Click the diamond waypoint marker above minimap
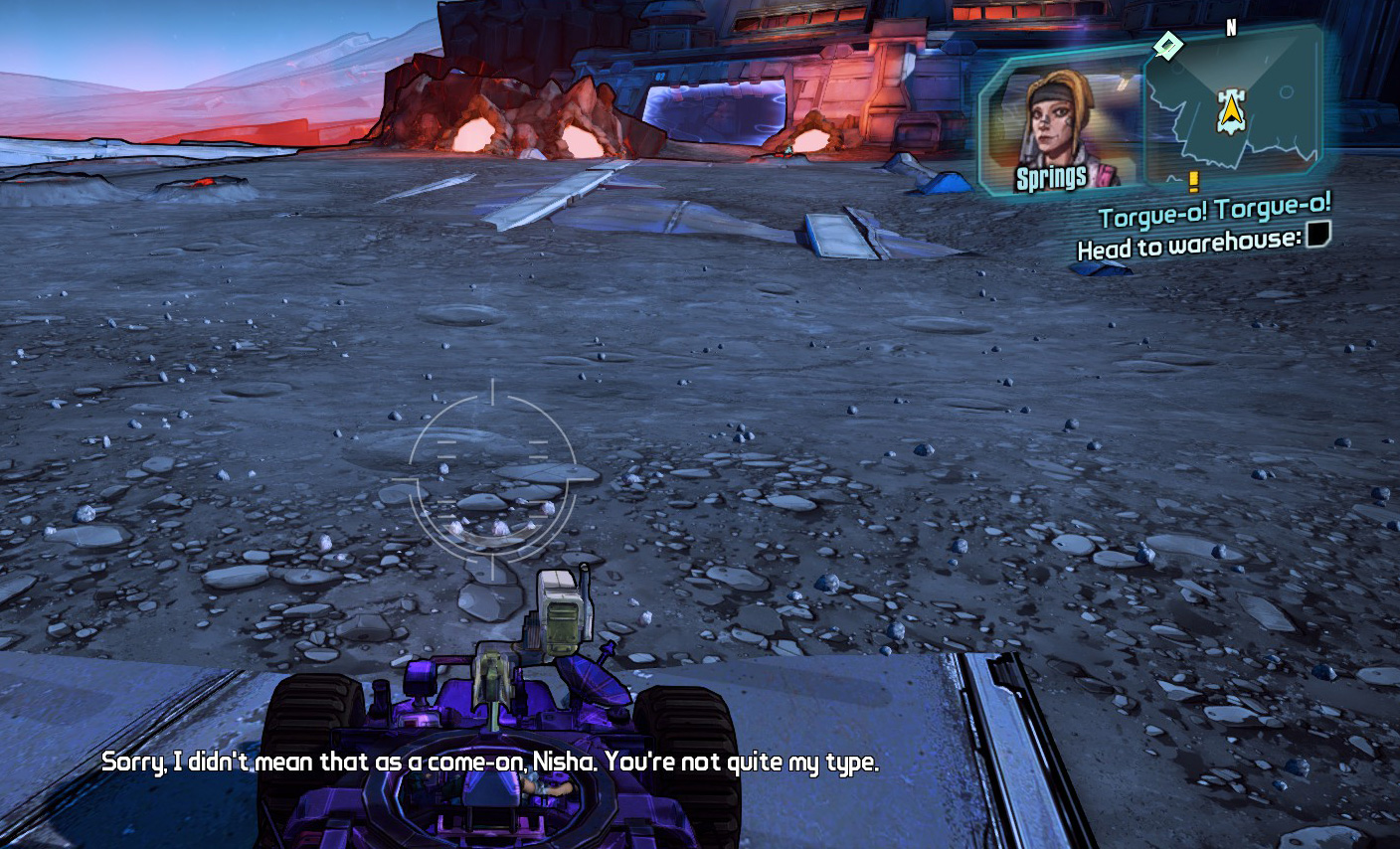1400x849 pixels. point(1168,45)
